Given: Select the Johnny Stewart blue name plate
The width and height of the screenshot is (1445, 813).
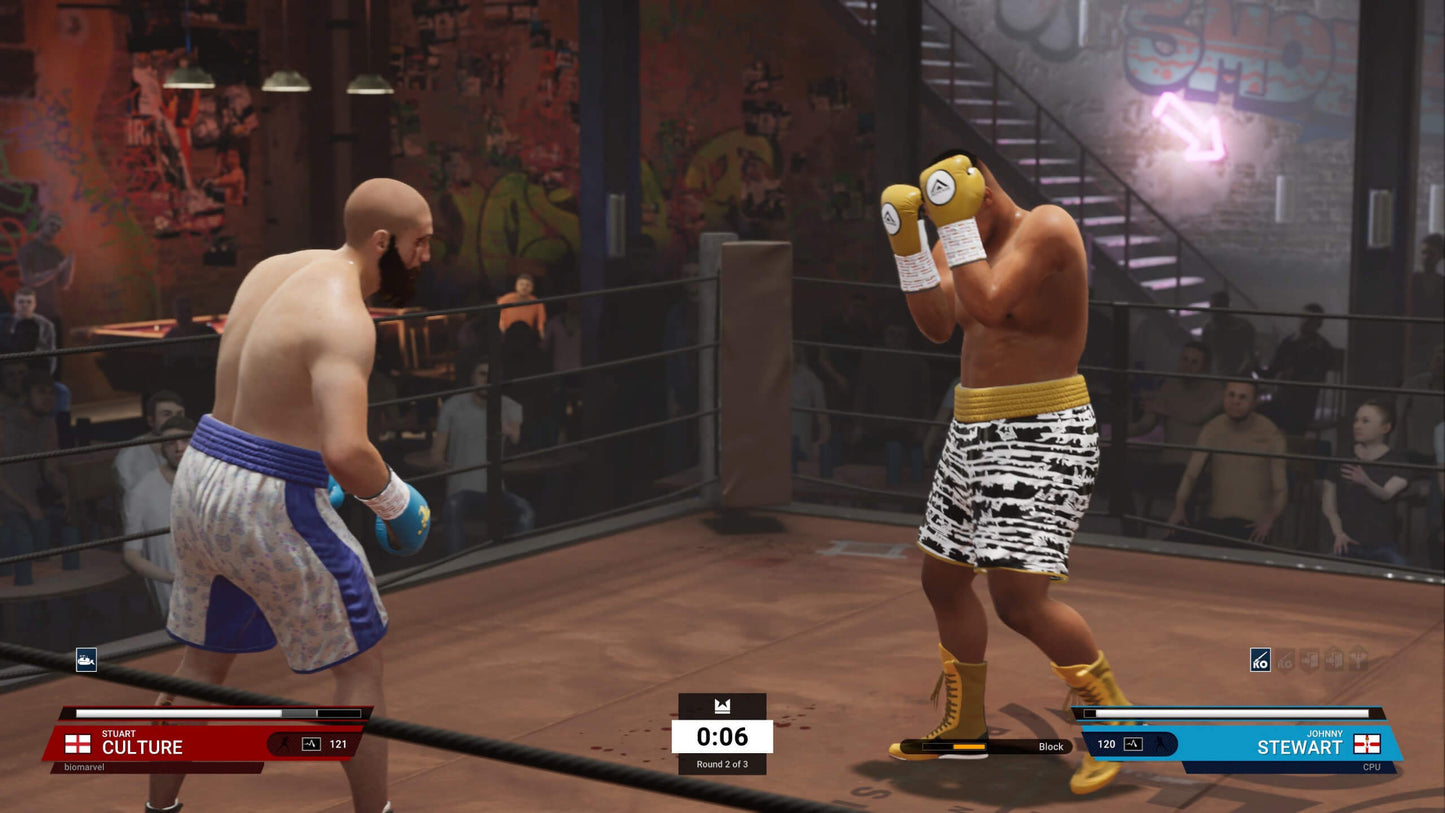Looking at the screenshot, I should (1290, 745).
